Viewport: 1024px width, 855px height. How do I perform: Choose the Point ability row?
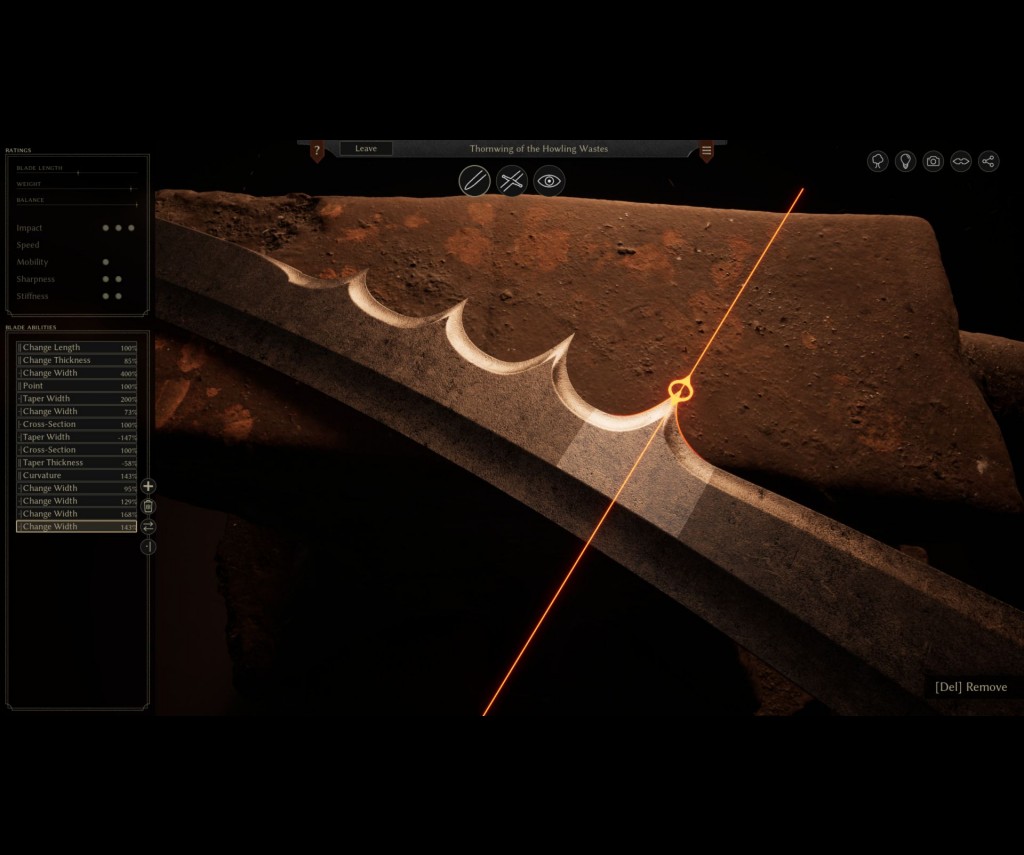click(76, 386)
